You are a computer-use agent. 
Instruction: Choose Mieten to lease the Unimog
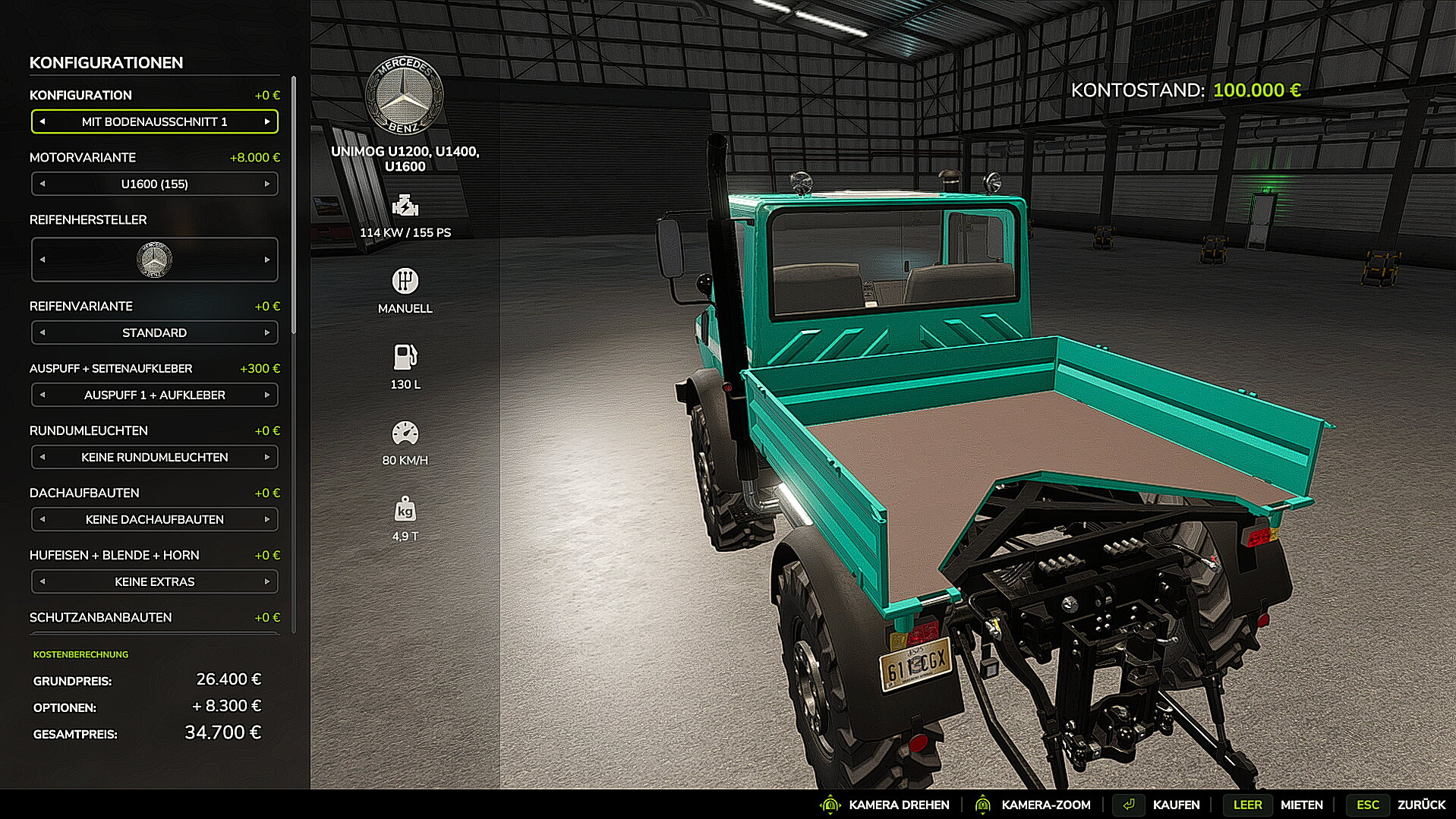[x=1301, y=805]
